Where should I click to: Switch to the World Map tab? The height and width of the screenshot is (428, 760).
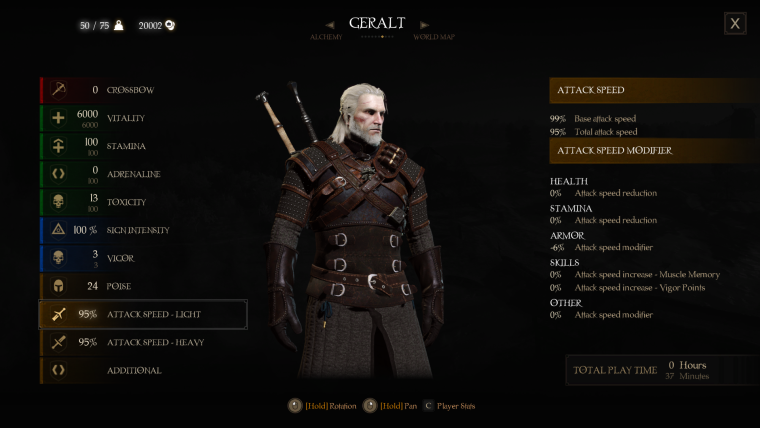tap(434, 37)
